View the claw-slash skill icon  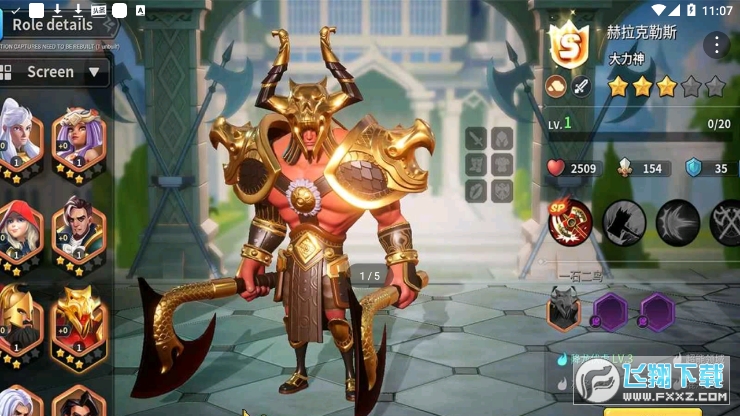pyautogui.click(x=679, y=223)
